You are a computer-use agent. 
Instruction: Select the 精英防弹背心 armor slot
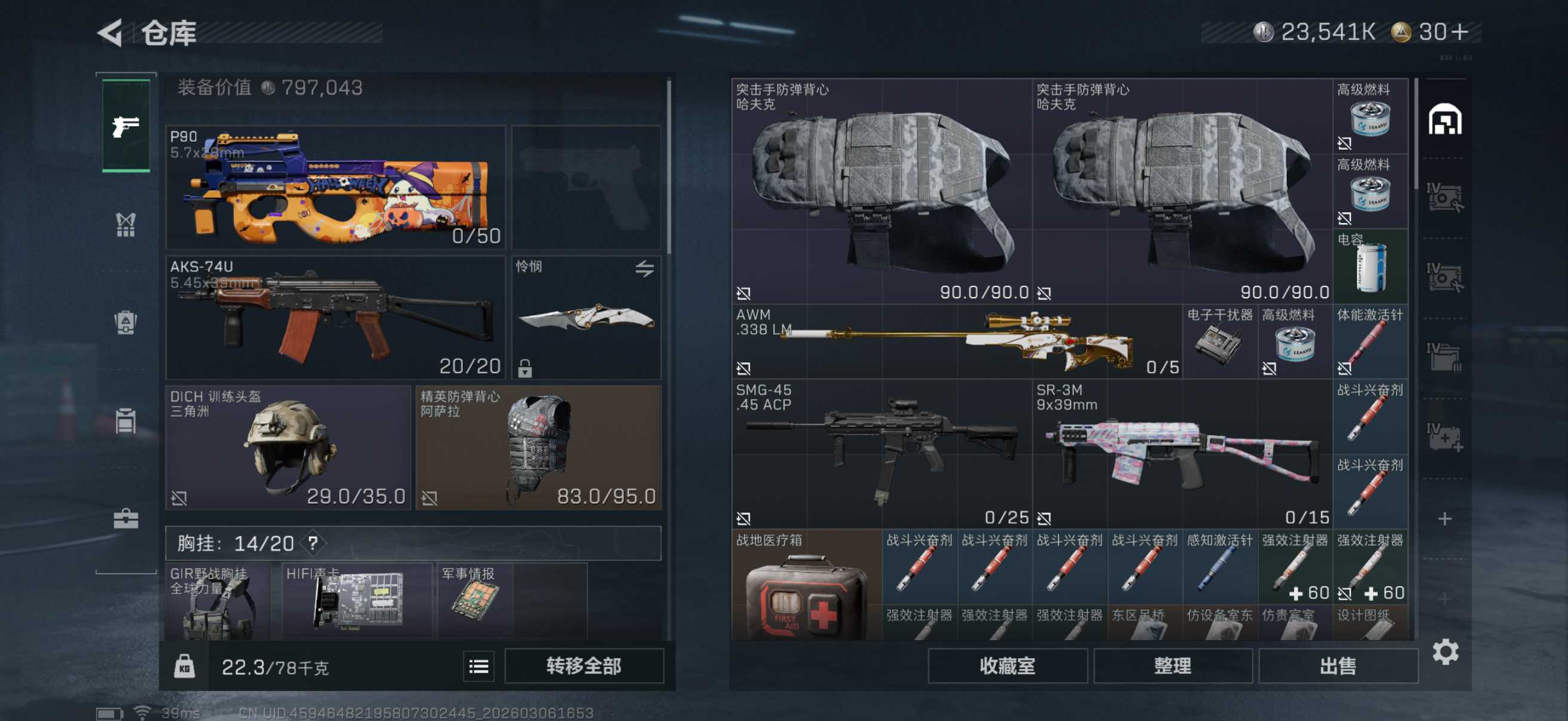pos(538,447)
